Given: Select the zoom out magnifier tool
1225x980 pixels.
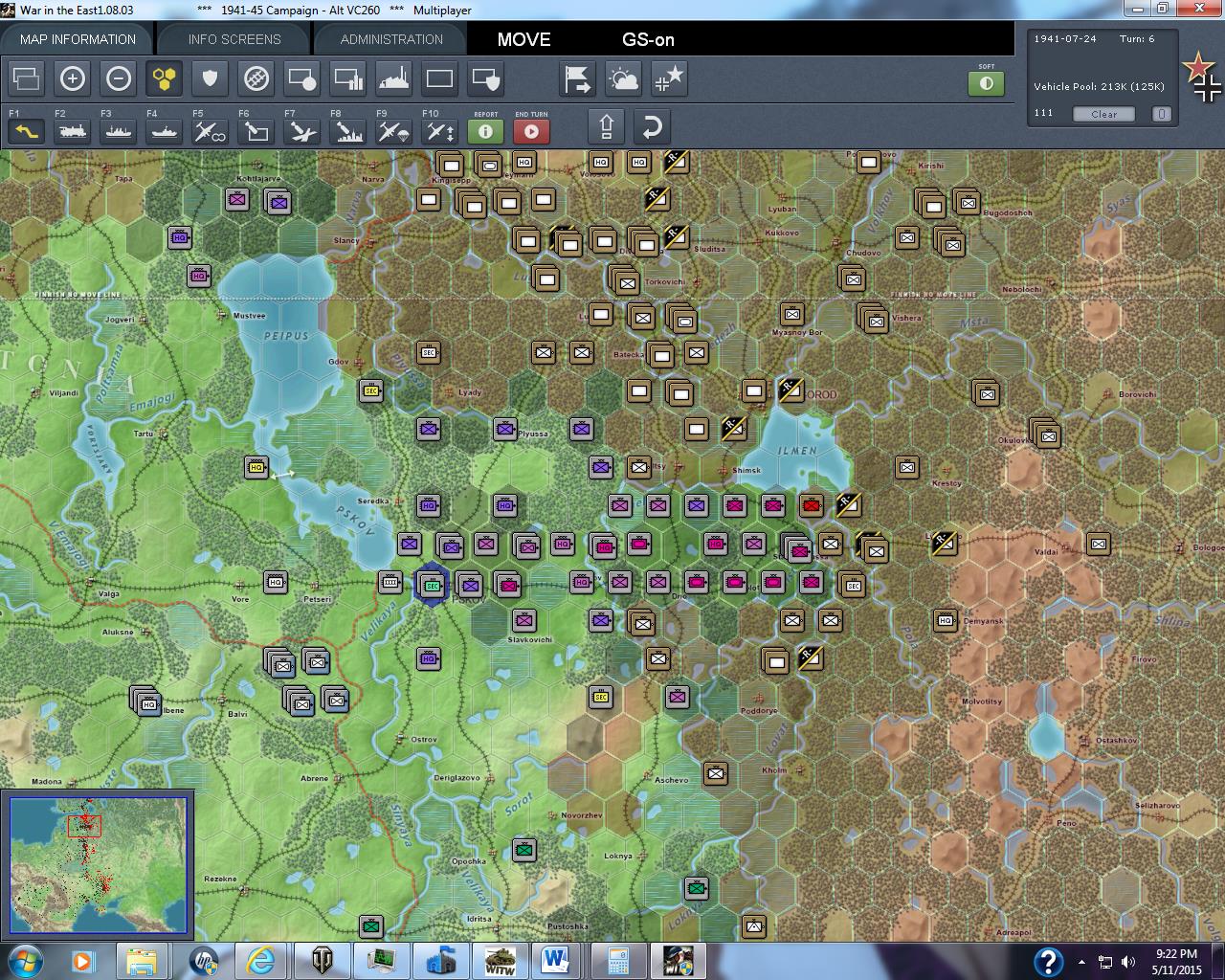Looking at the screenshot, I should click(x=119, y=78).
